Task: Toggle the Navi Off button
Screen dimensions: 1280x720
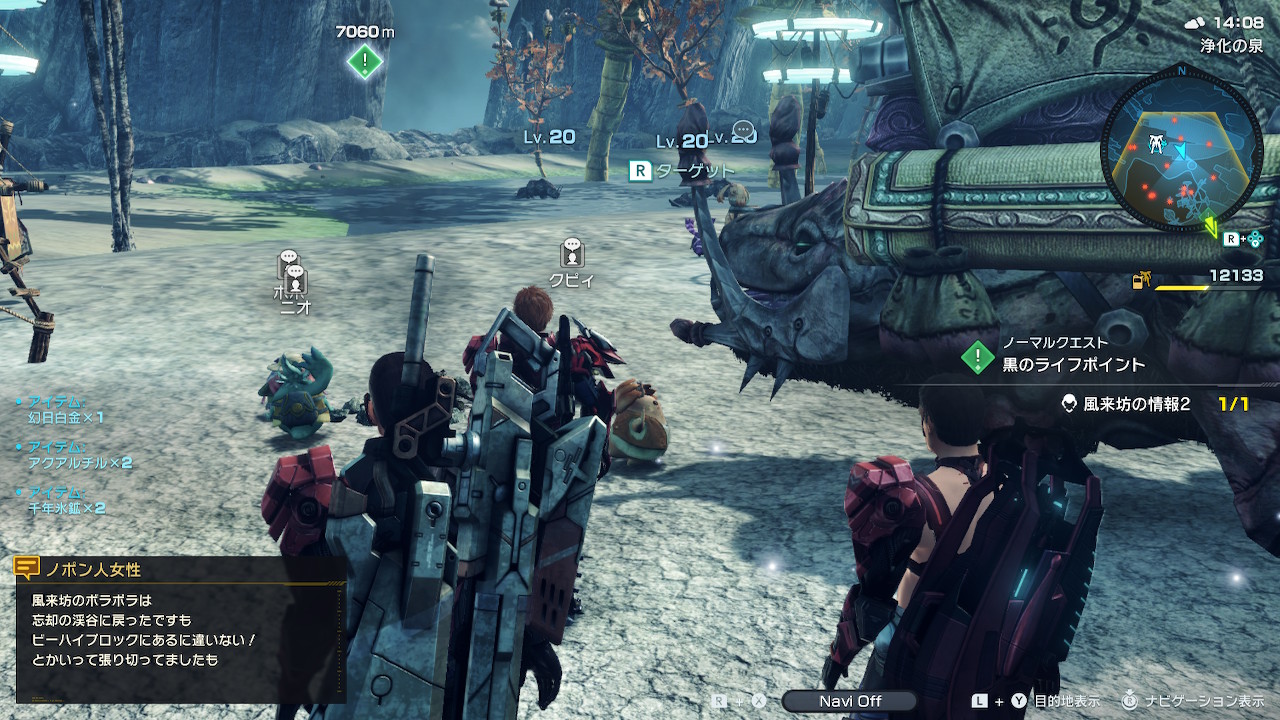Action: pyautogui.click(x=849, y=701)
